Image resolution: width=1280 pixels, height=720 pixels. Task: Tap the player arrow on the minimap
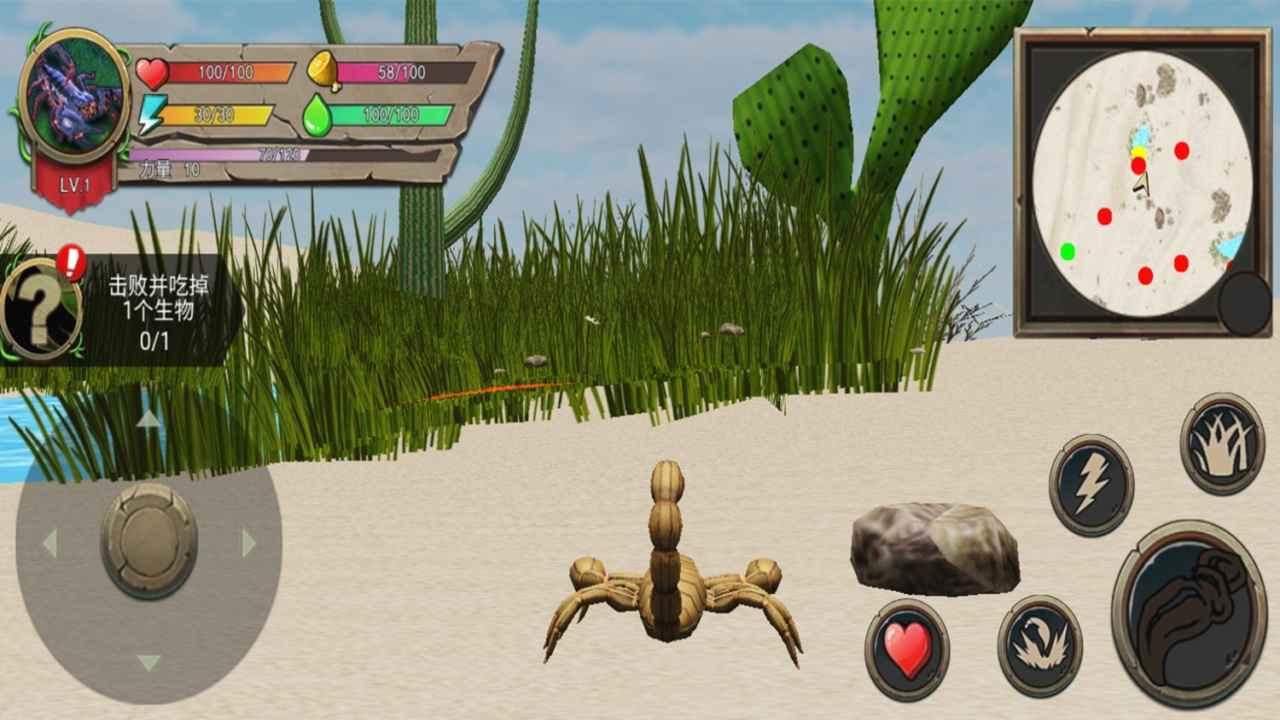coord(1140,185)
